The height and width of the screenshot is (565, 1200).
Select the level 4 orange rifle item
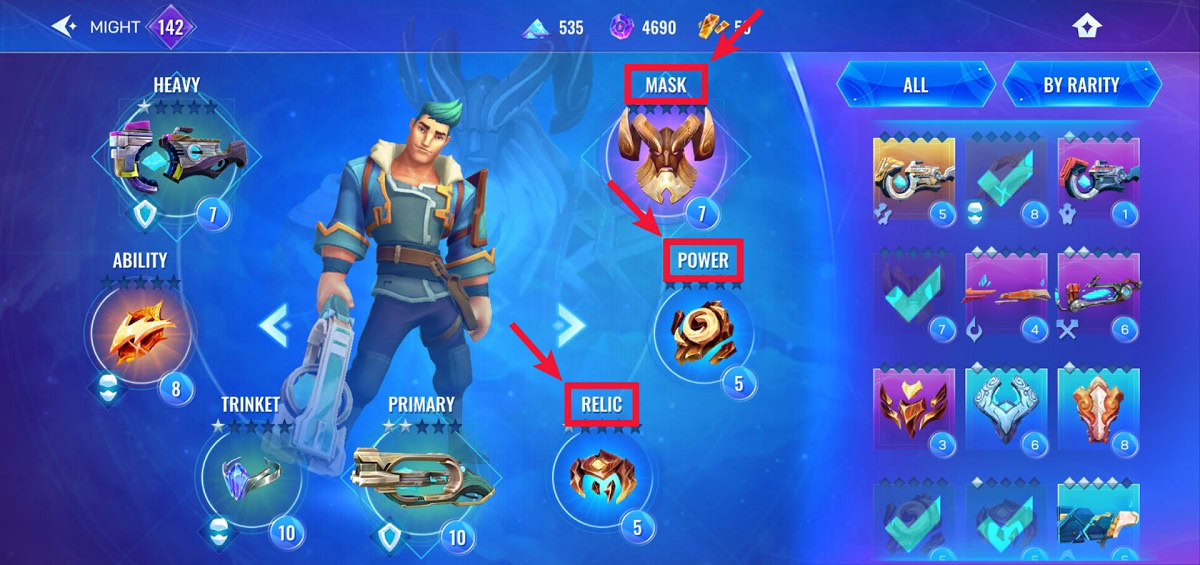coord(1006,292)
